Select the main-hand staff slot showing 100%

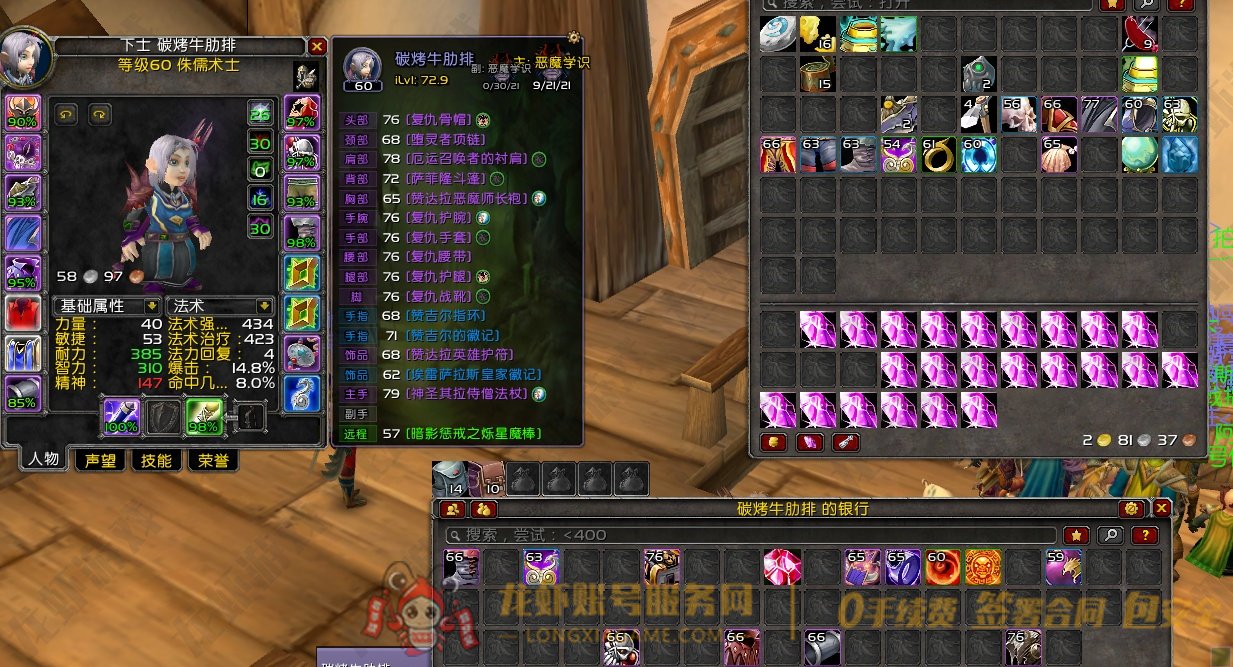[x=121, y=416]
